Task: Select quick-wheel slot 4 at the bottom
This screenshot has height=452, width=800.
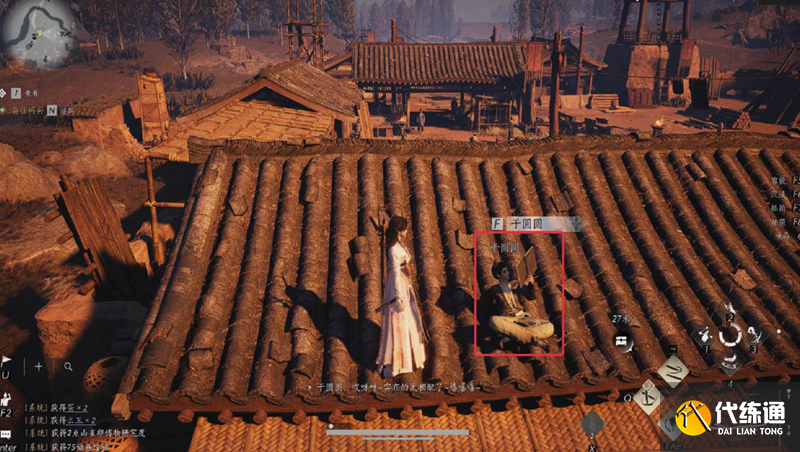Action: [x=731, y=360]
